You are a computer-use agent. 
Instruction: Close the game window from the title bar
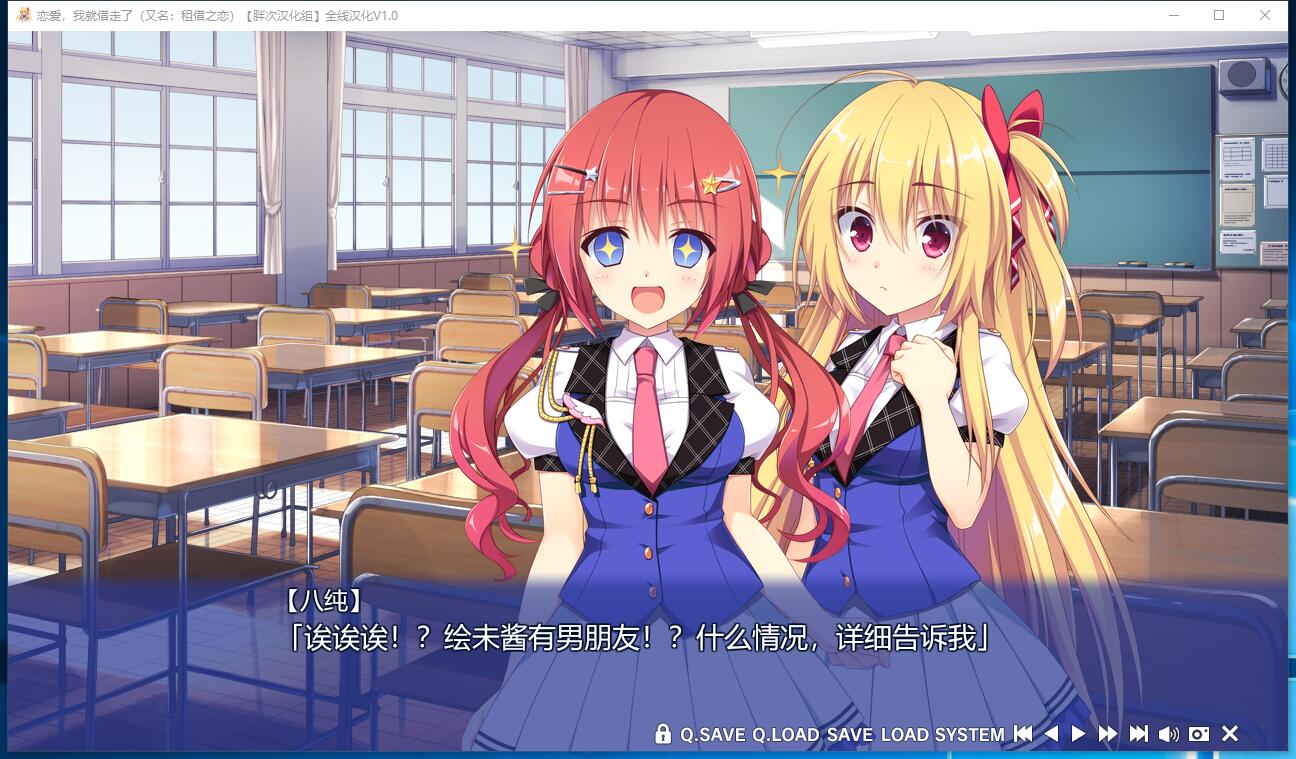(1265, 15)
